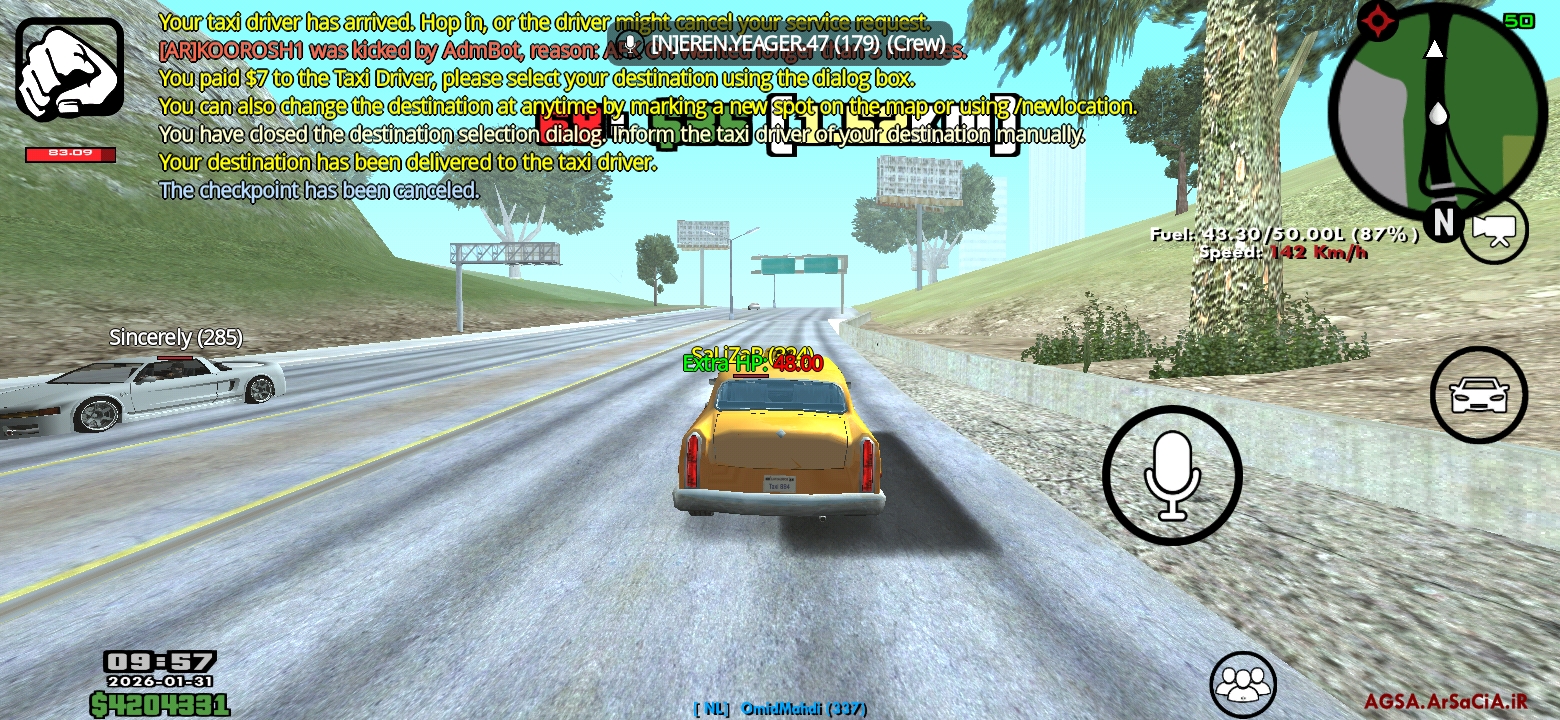Tap the fist weapon icon
1560x720 pixels.
click(x=69, y=69)
